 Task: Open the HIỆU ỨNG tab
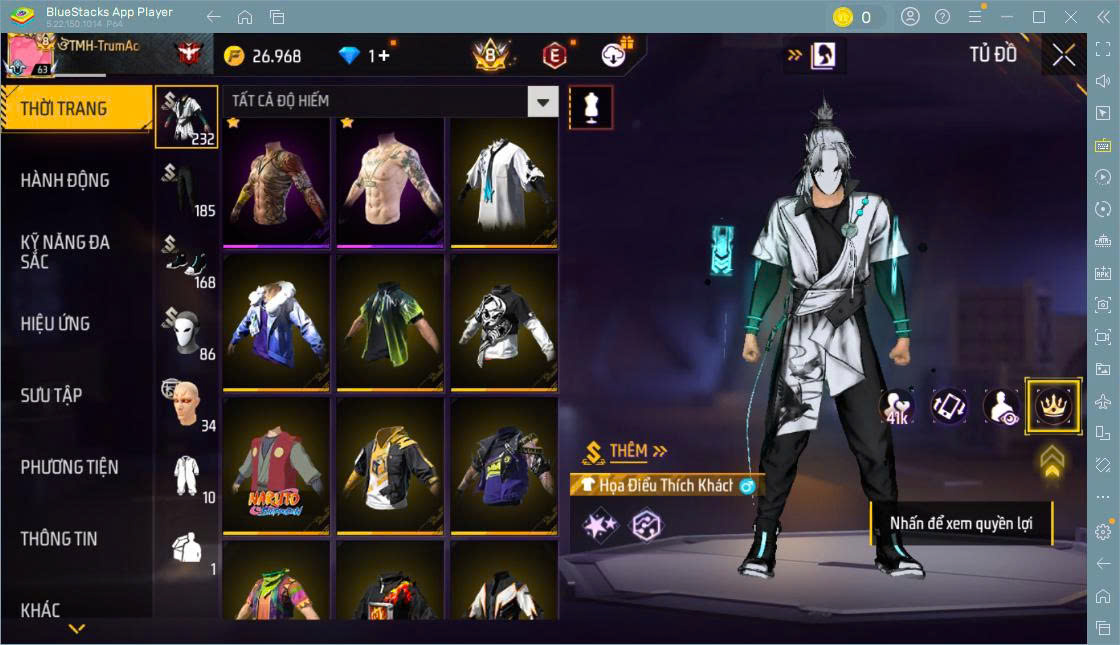[x=56, y=324]
